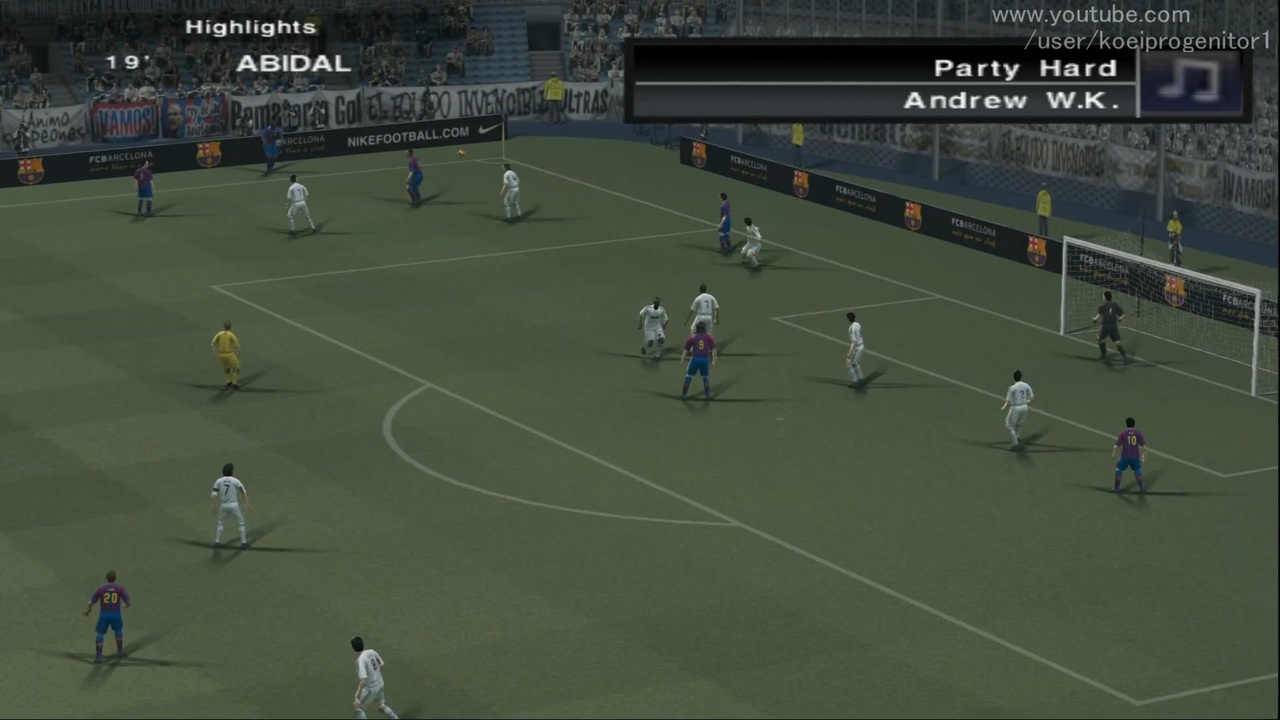Toggle the ABIDAL player name display

(x=293, y=63)
